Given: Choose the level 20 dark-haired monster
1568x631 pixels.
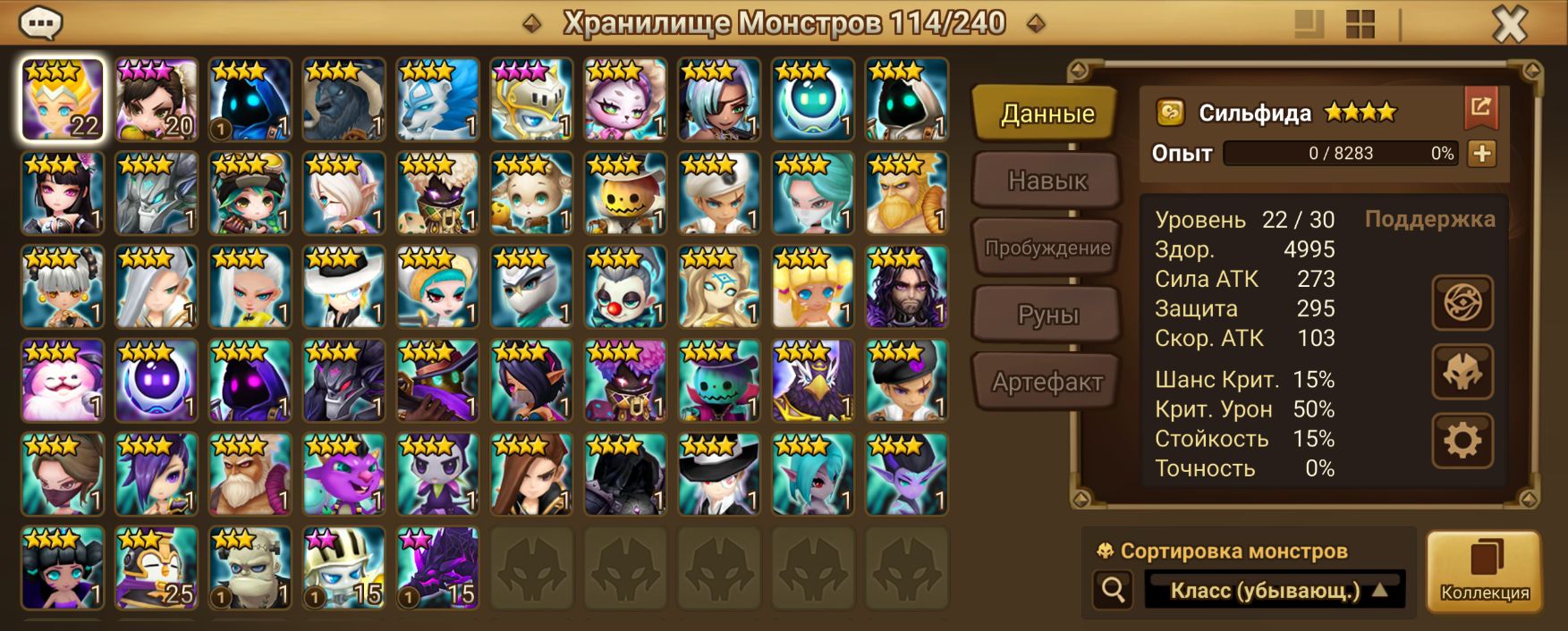Looking at the screenshot, I should tap(157, 100).
